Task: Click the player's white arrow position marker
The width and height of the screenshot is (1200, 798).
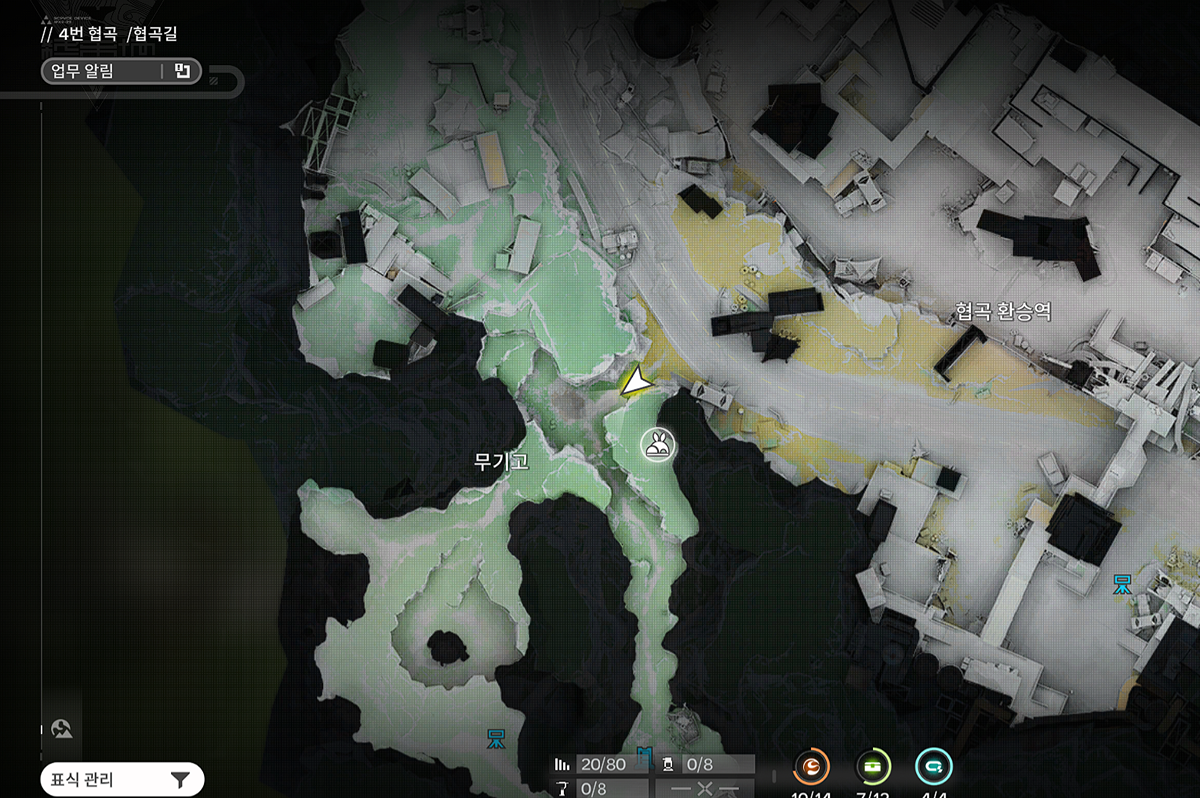Action: pyautogui.click(x=634, y=381)
